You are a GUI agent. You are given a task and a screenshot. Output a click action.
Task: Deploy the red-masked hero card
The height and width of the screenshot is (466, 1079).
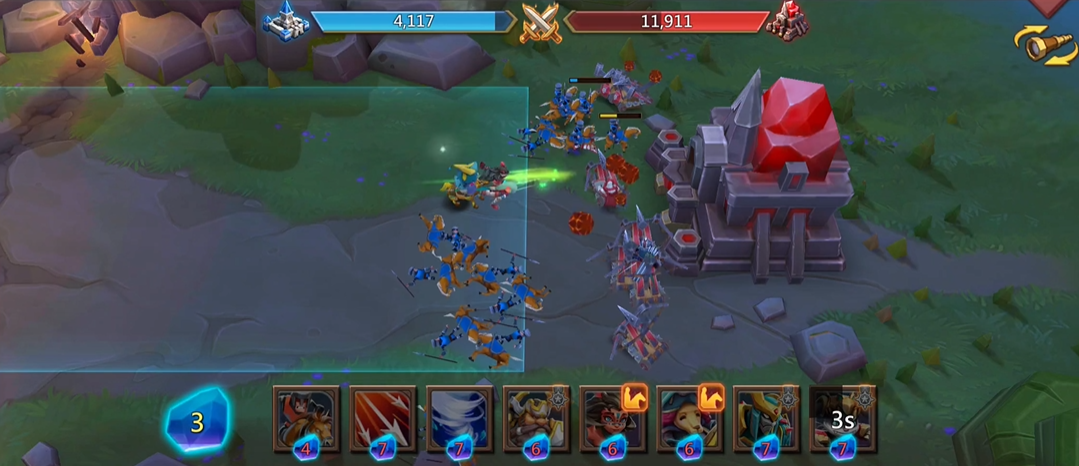point(613,419)
